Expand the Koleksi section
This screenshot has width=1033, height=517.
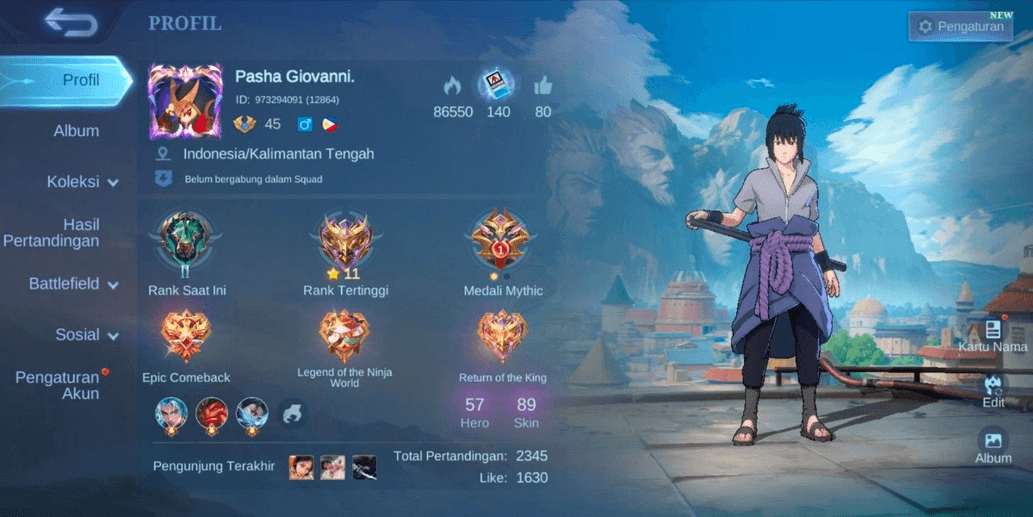pos(82,182)
